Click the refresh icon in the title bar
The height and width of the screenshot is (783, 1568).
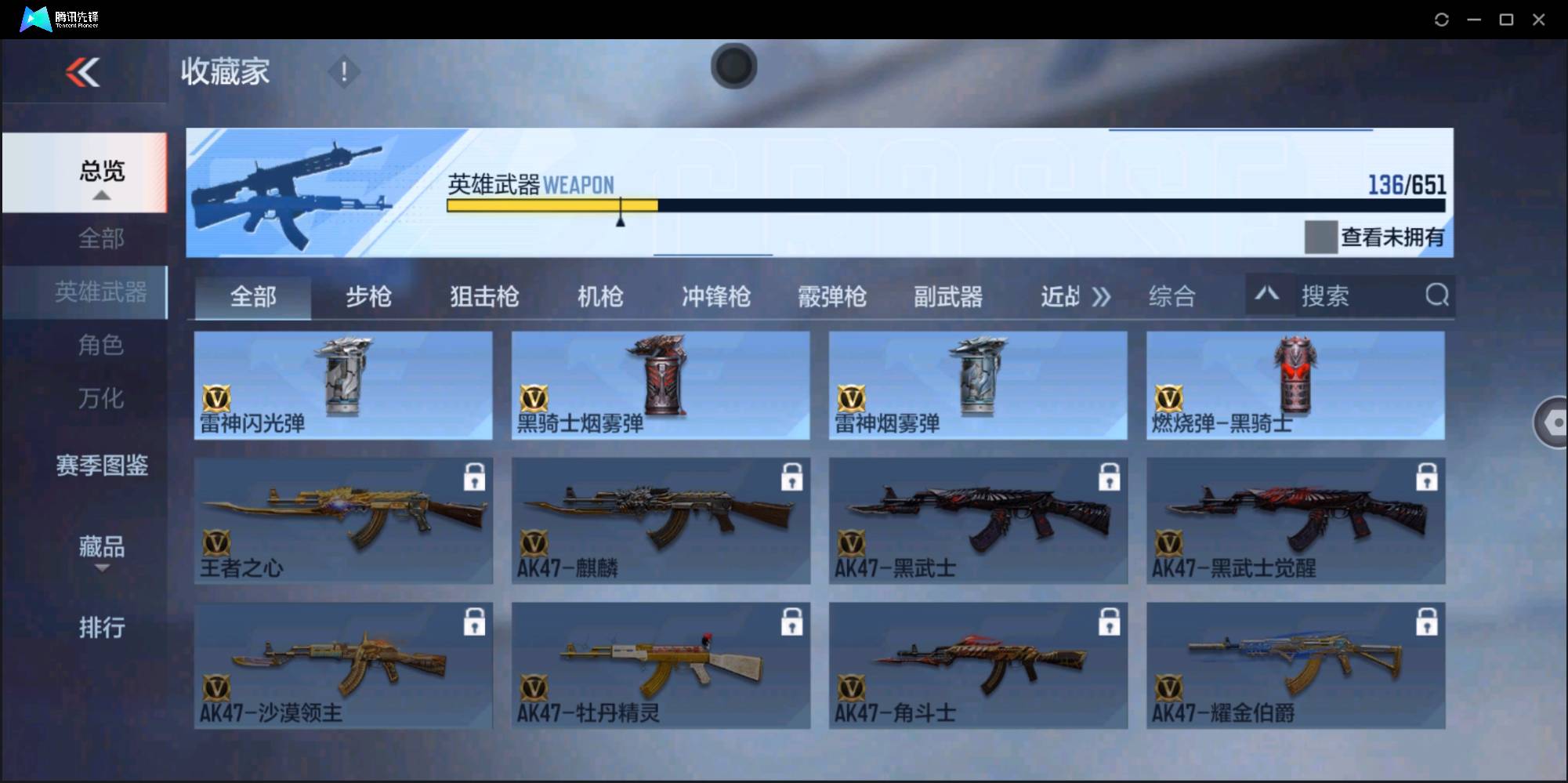[x=1441, y=19]
